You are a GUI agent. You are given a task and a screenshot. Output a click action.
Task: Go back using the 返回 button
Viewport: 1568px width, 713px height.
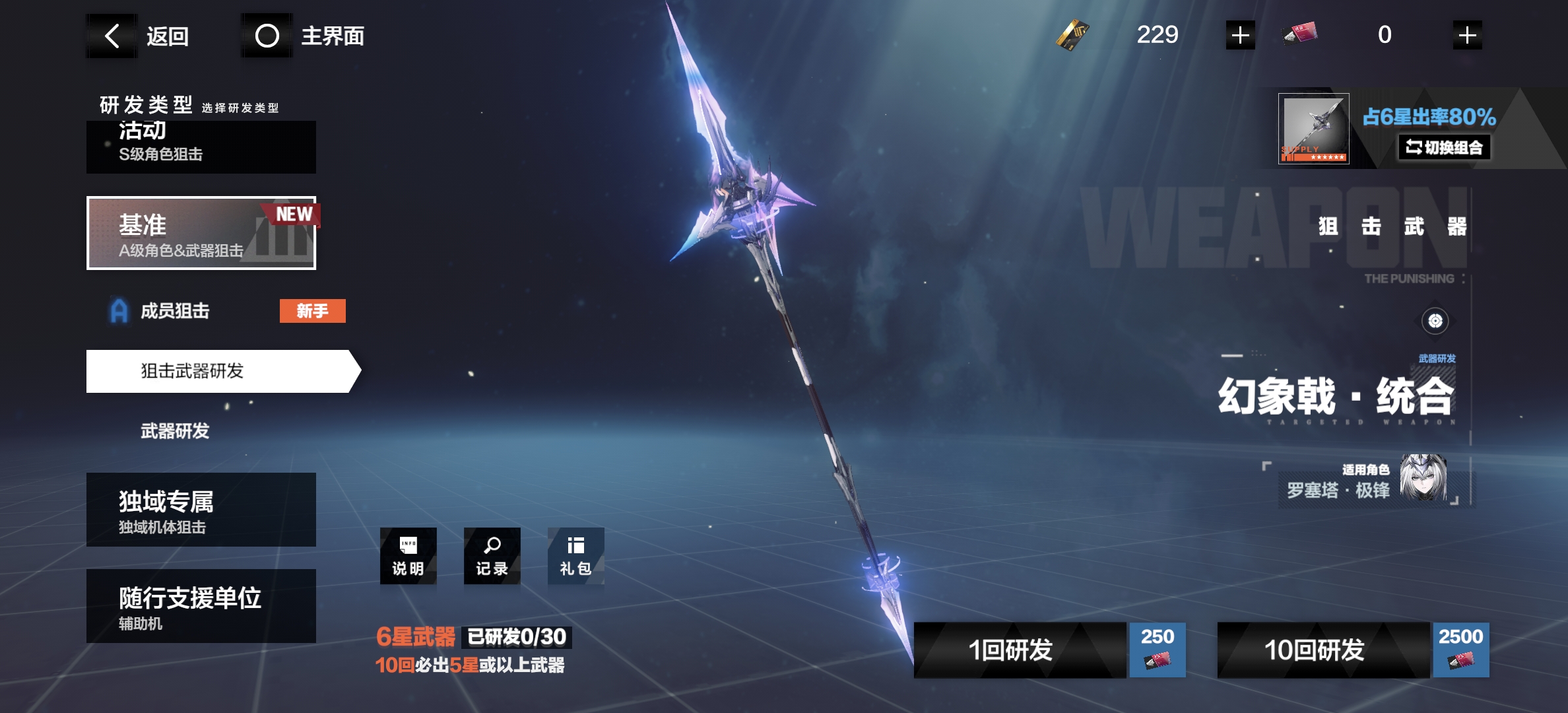pyautogui.click(x=140, y=36)
